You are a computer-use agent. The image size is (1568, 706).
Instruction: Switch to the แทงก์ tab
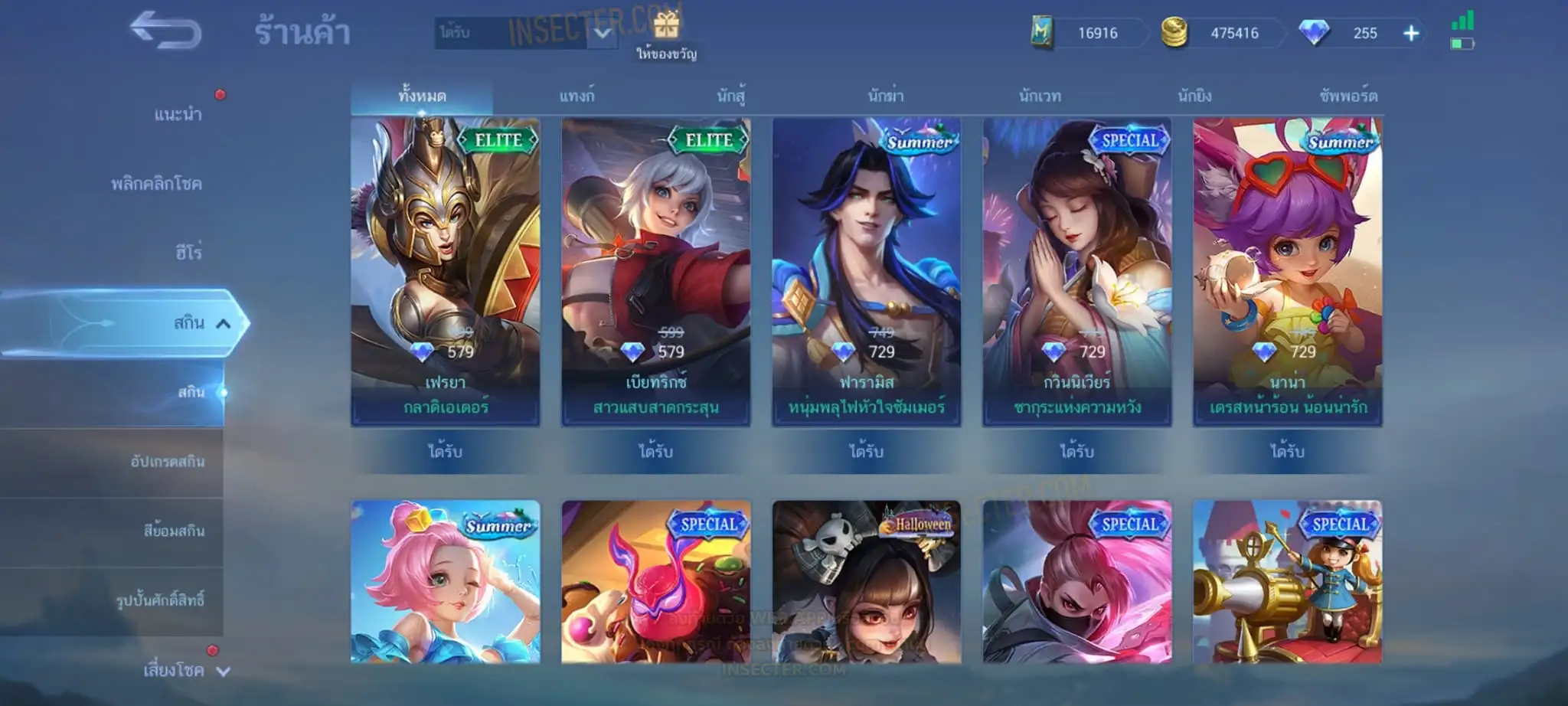[577, 96]
